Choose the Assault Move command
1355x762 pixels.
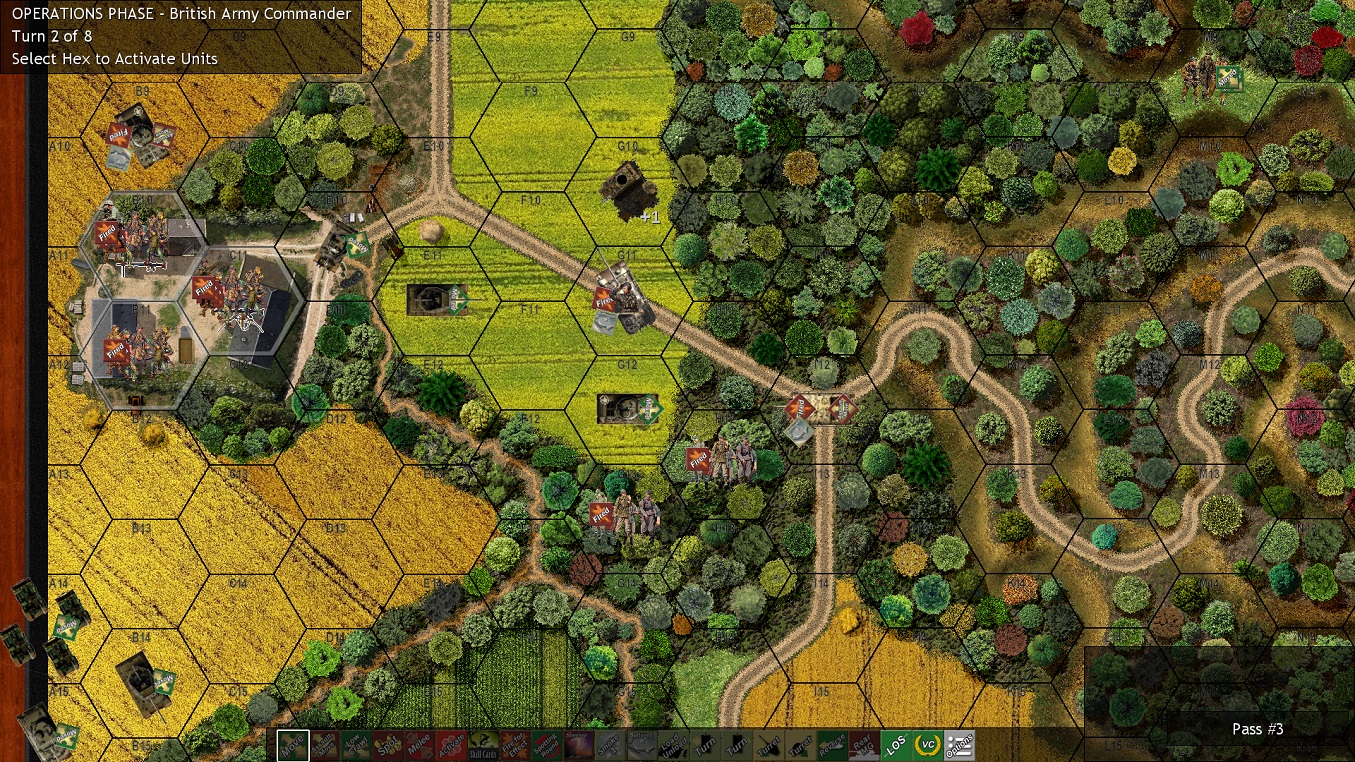pos(324,745)
